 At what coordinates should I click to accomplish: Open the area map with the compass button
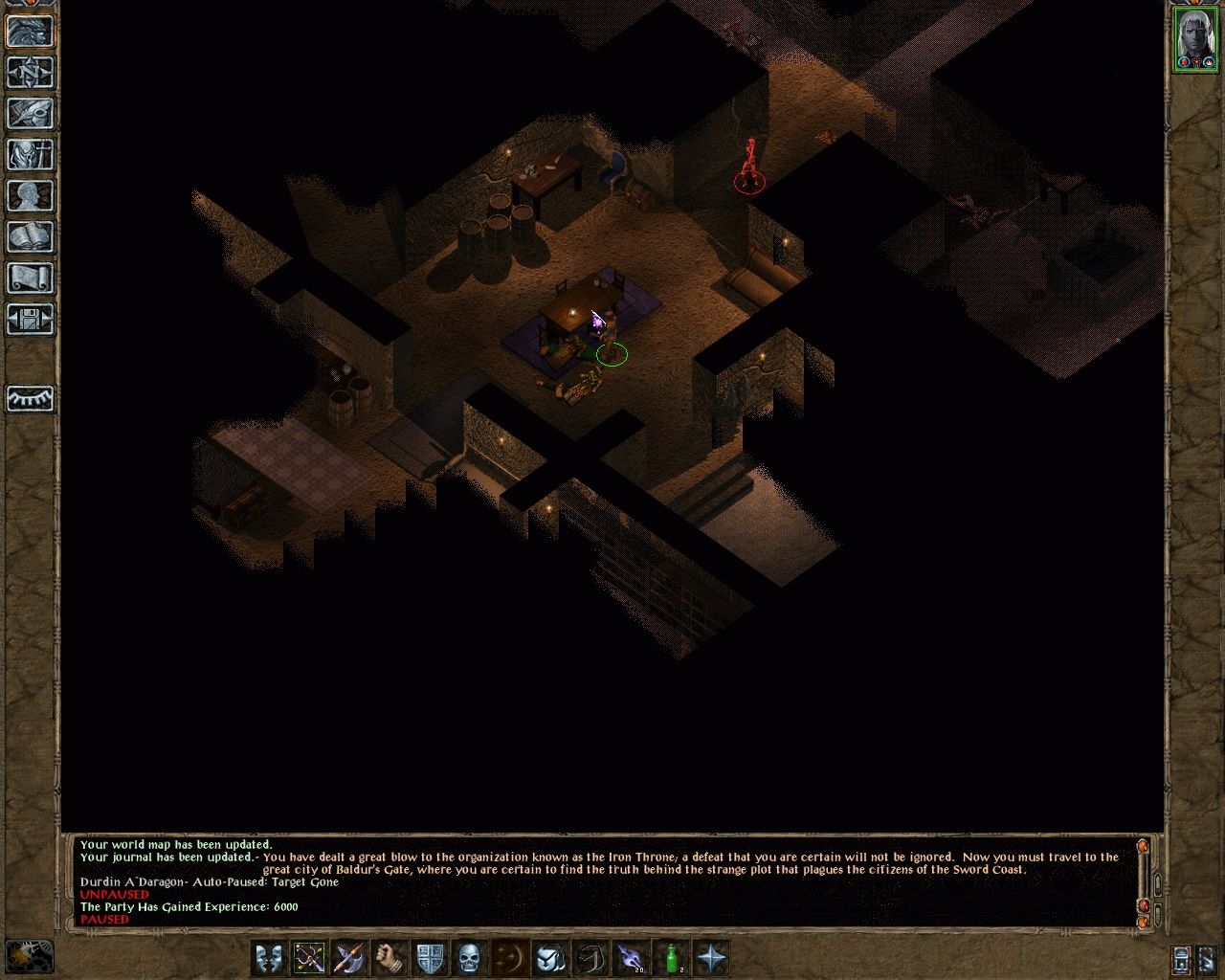coord(31,73)
